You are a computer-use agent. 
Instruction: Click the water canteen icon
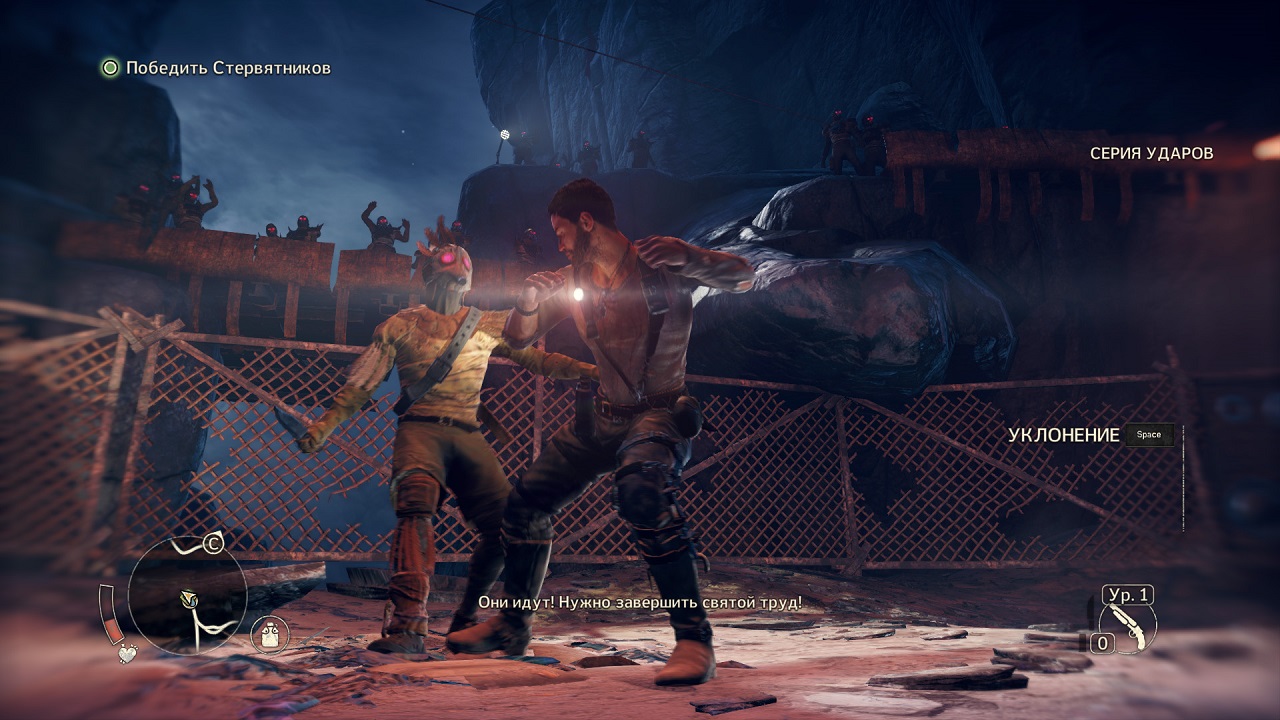click(270, 632)
